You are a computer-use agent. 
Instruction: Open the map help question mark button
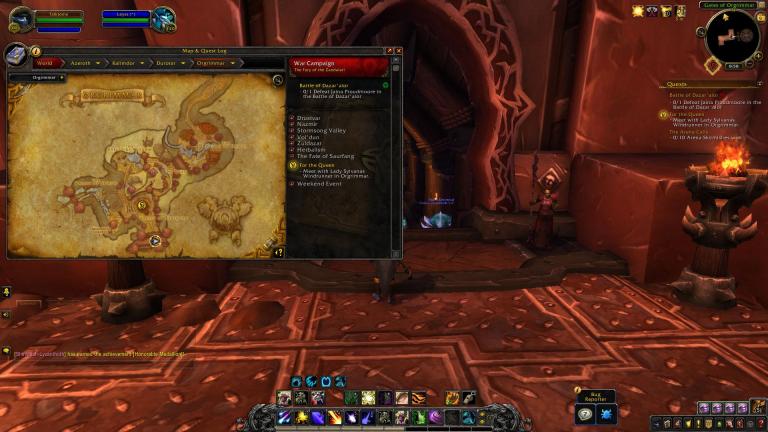coord(280,252)
